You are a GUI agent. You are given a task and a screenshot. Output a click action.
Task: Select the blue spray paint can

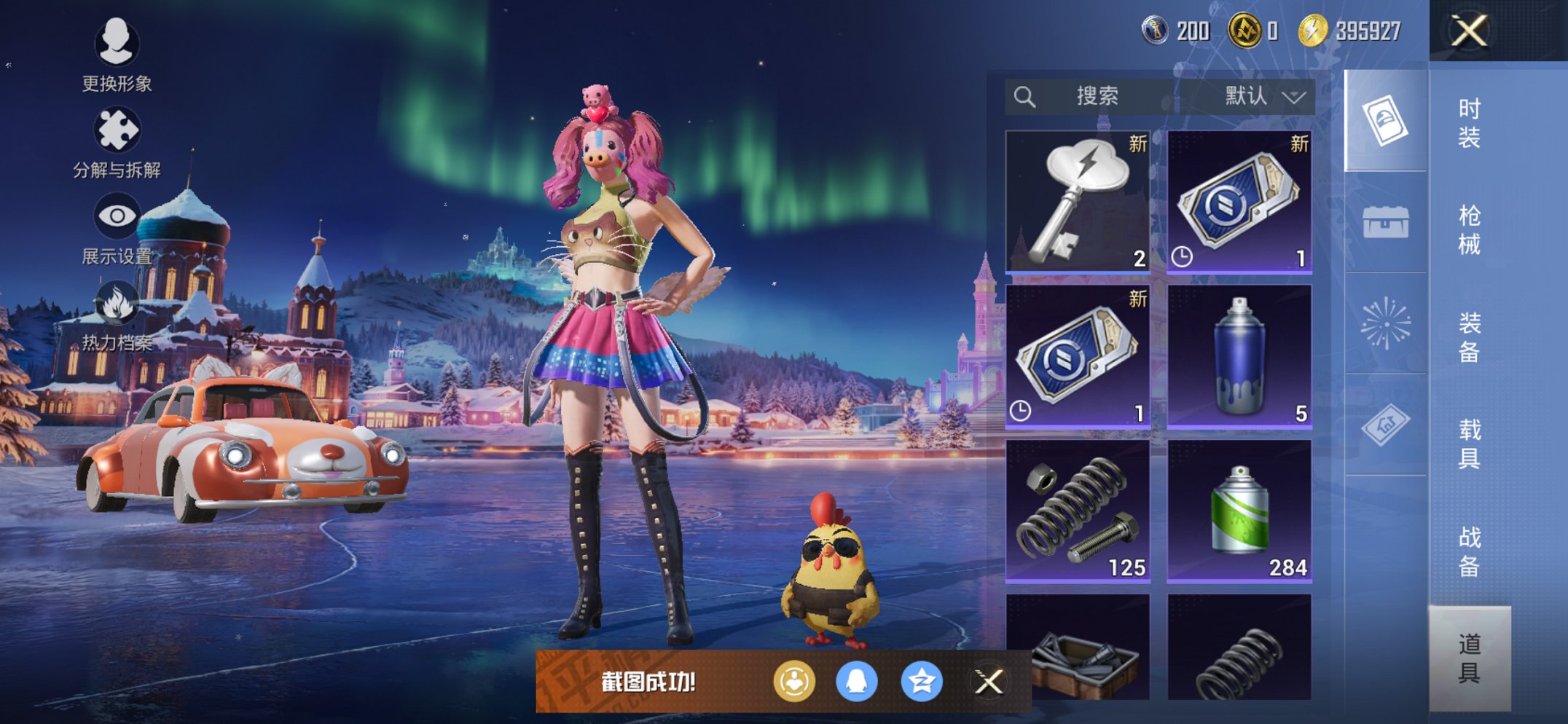[x=1239, y=355]
